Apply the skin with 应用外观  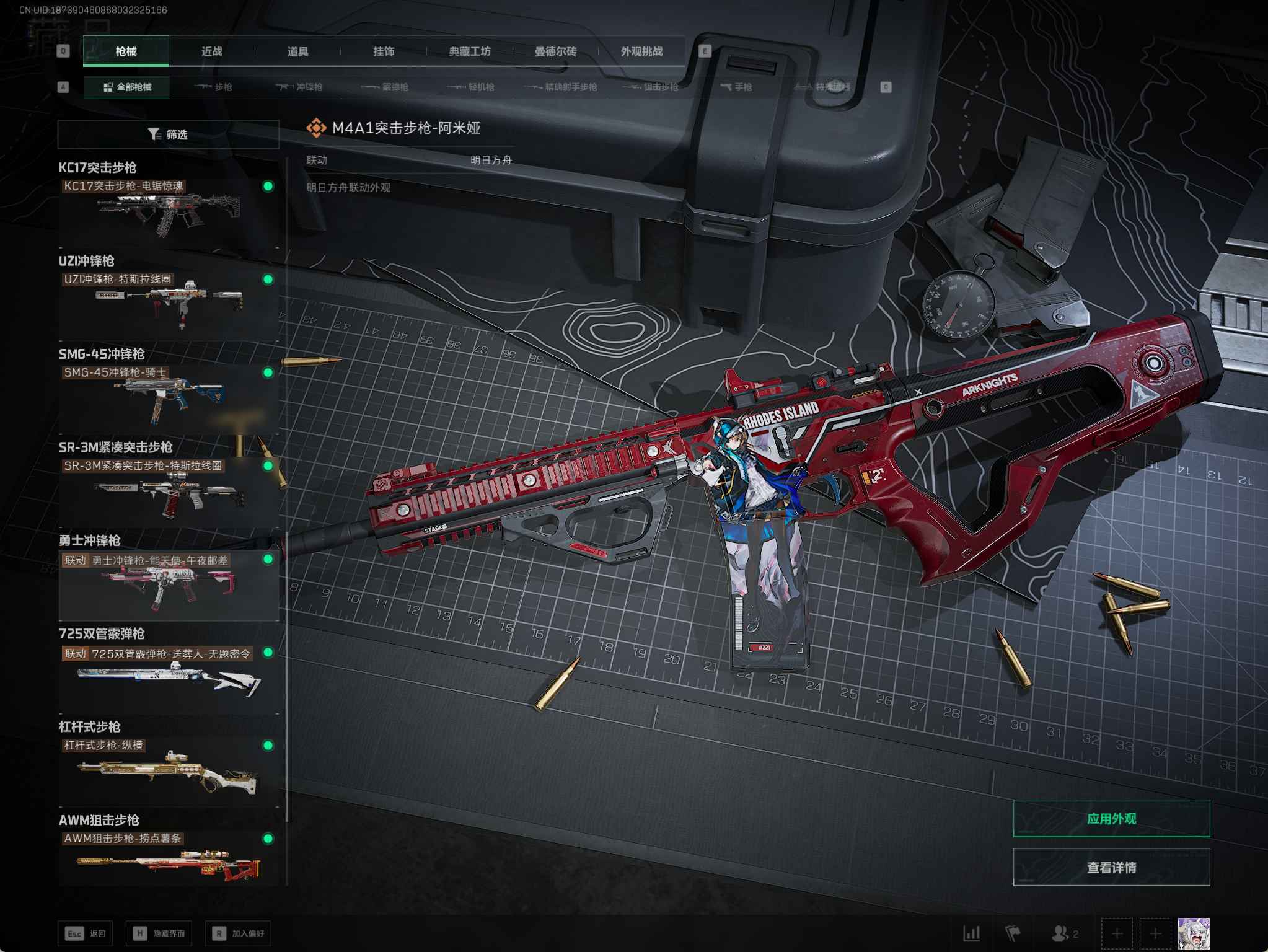click(x=1111, y=819)
